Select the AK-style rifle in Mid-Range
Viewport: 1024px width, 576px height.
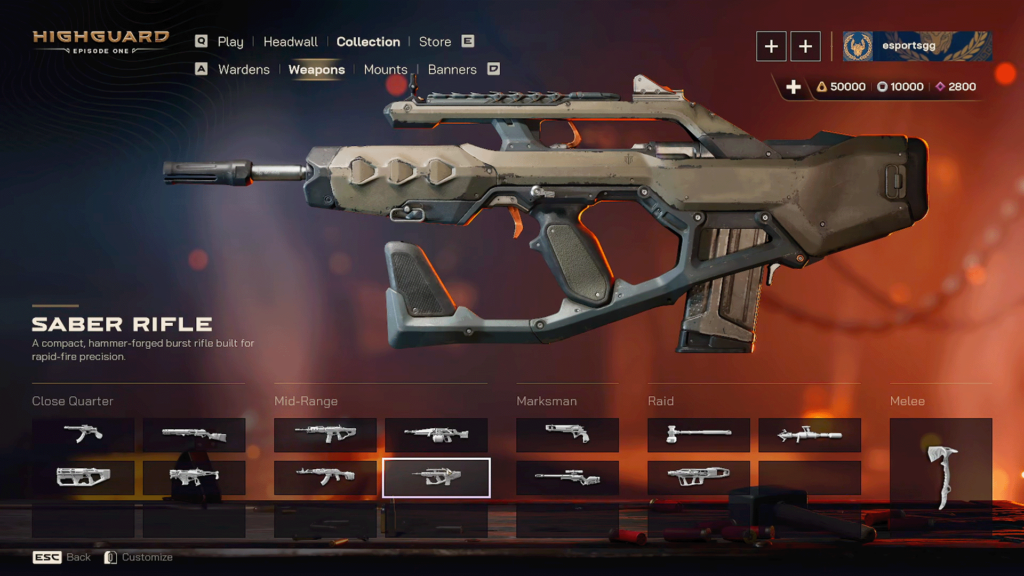[325, 477]
